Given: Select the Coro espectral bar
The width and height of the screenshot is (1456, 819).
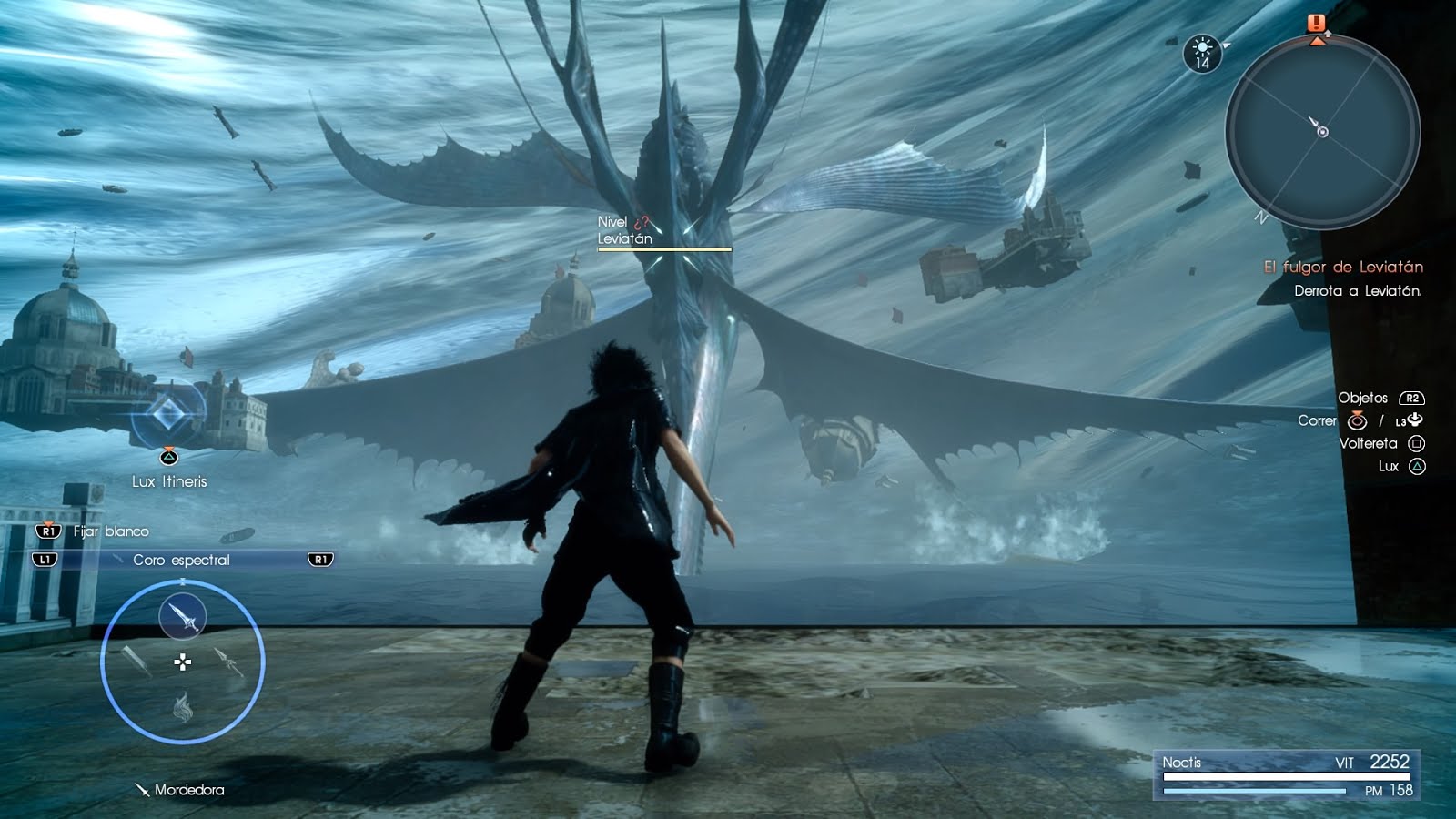Looking at the screenshot, I should pyautogui.click(x=182, y=560).
